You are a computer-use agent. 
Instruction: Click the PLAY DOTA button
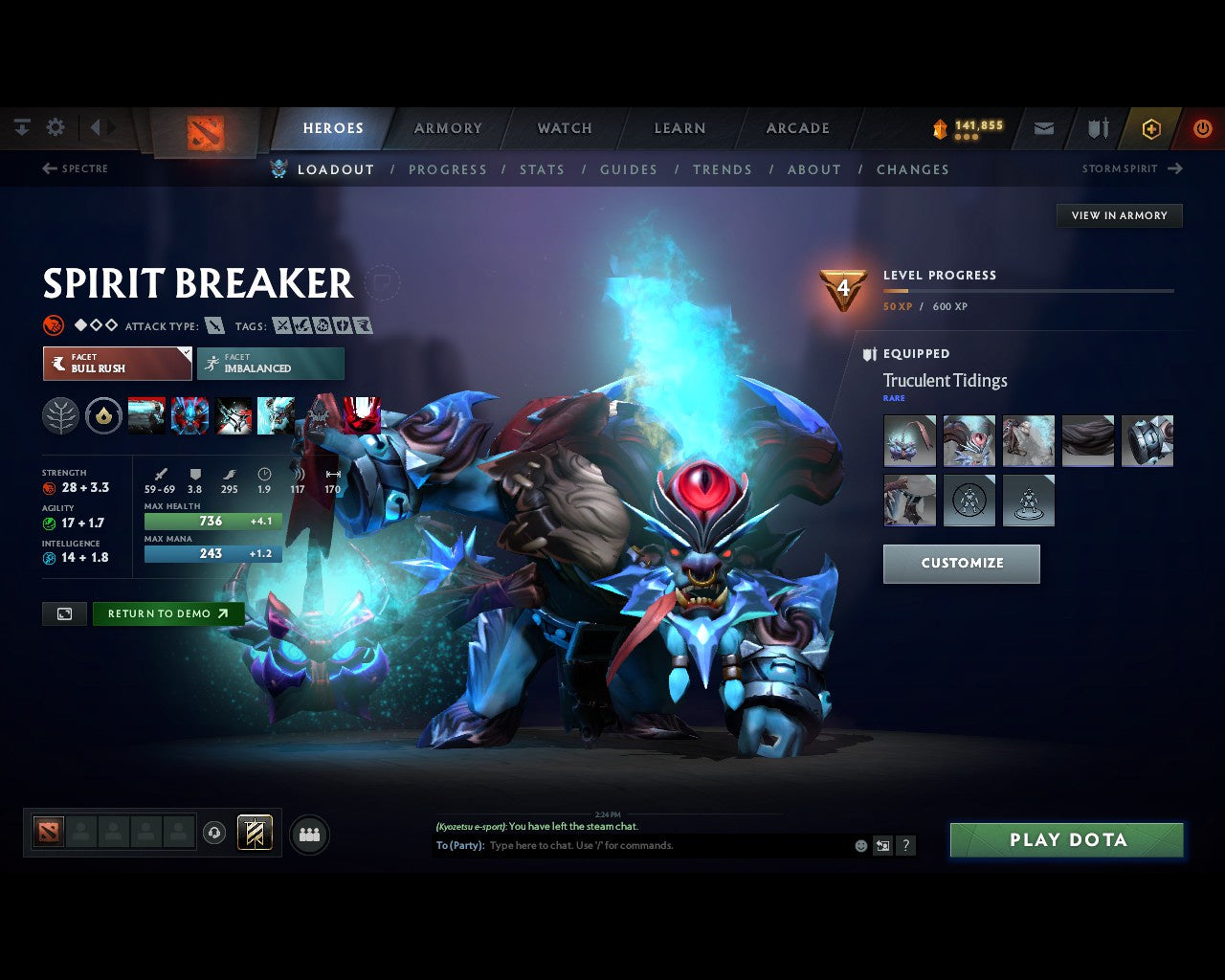click(x=1065, y=839)
